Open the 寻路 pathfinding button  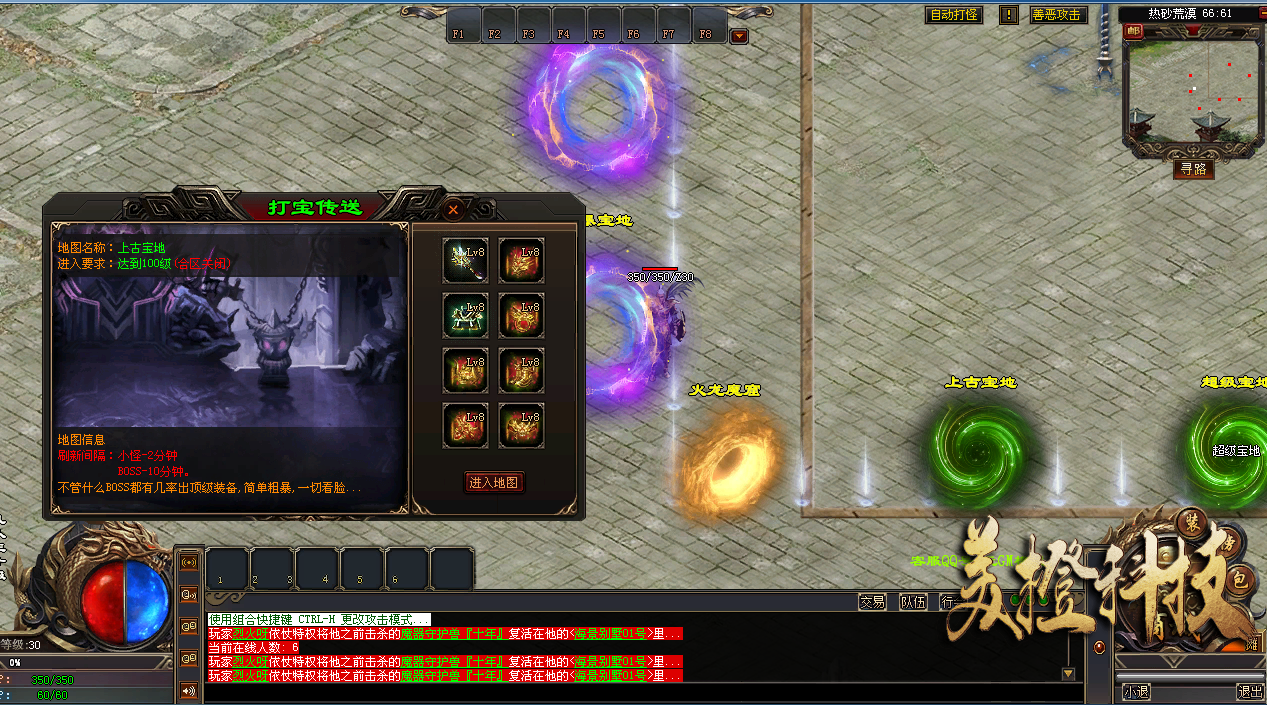tap(1193, 169)
